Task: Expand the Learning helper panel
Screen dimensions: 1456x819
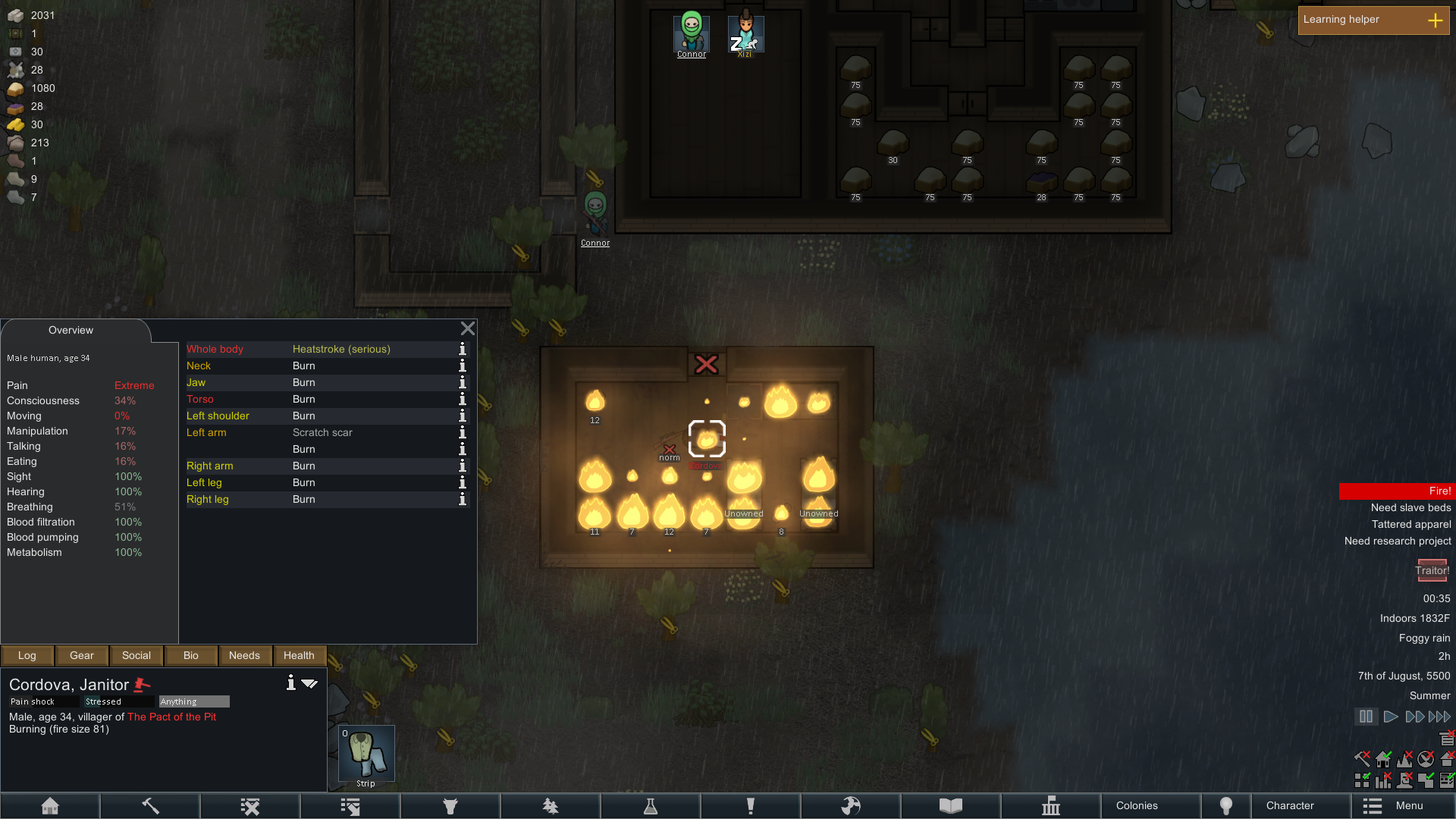Action: tap(1436, 20)
